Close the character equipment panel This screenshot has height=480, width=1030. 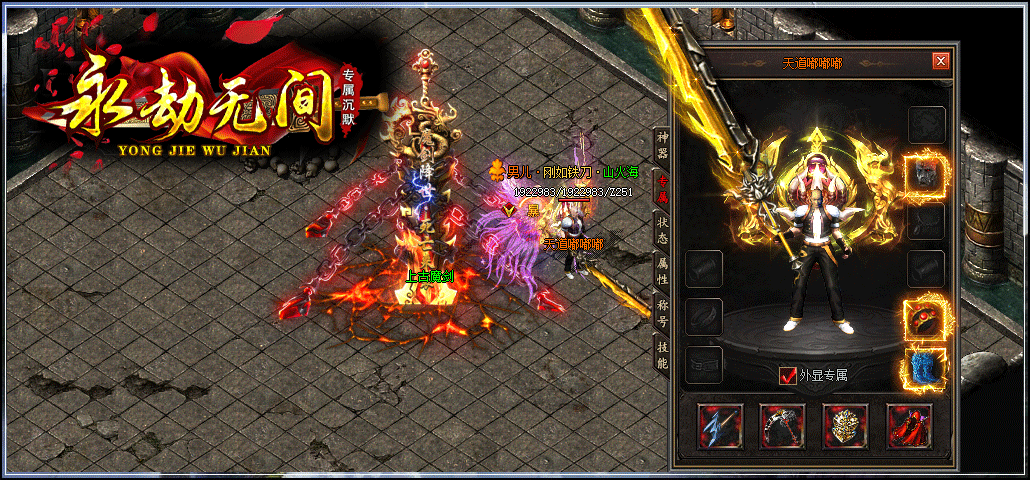(940, 61)
